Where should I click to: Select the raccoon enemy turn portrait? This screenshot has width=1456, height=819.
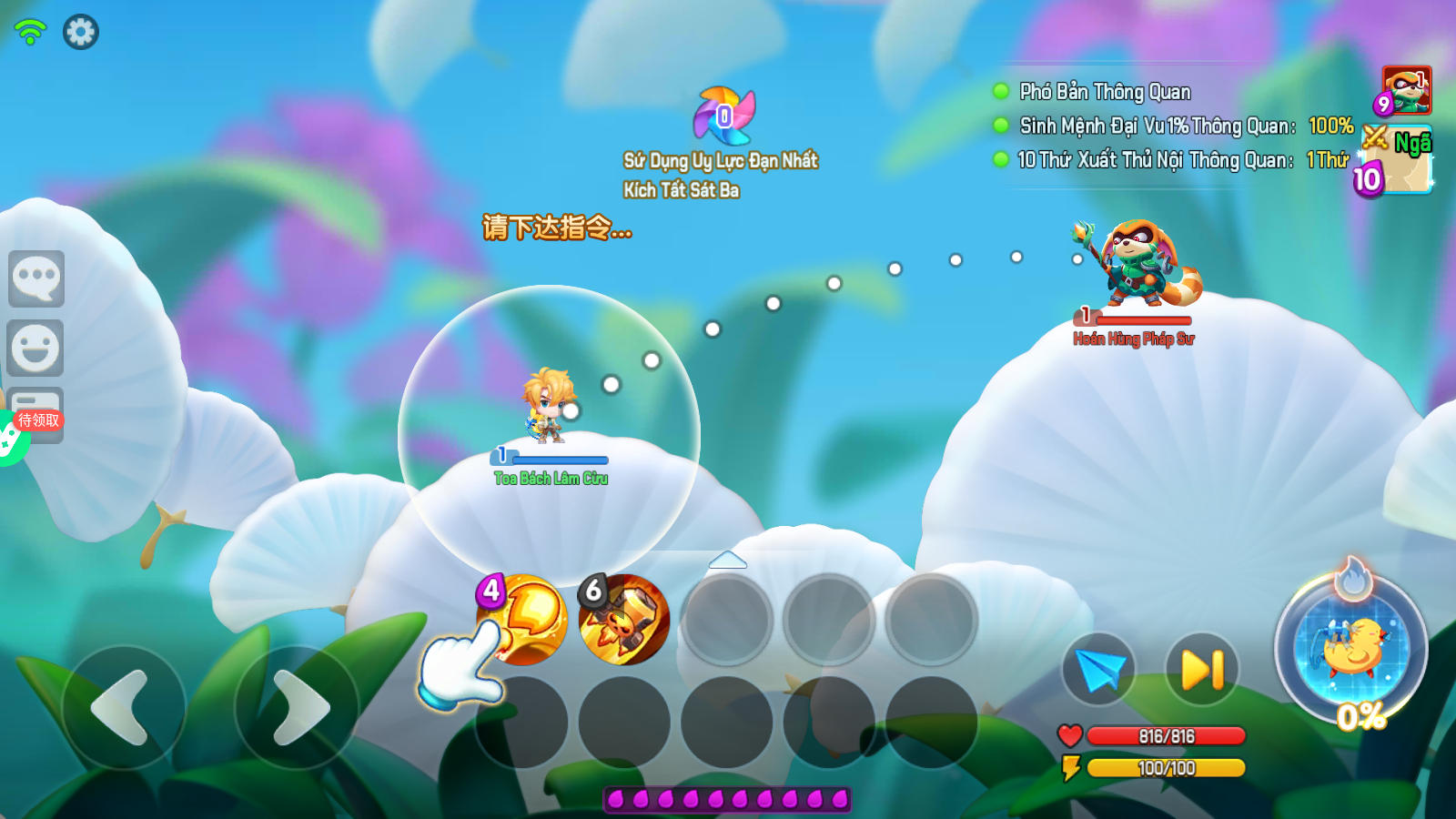click(1406, 90)
